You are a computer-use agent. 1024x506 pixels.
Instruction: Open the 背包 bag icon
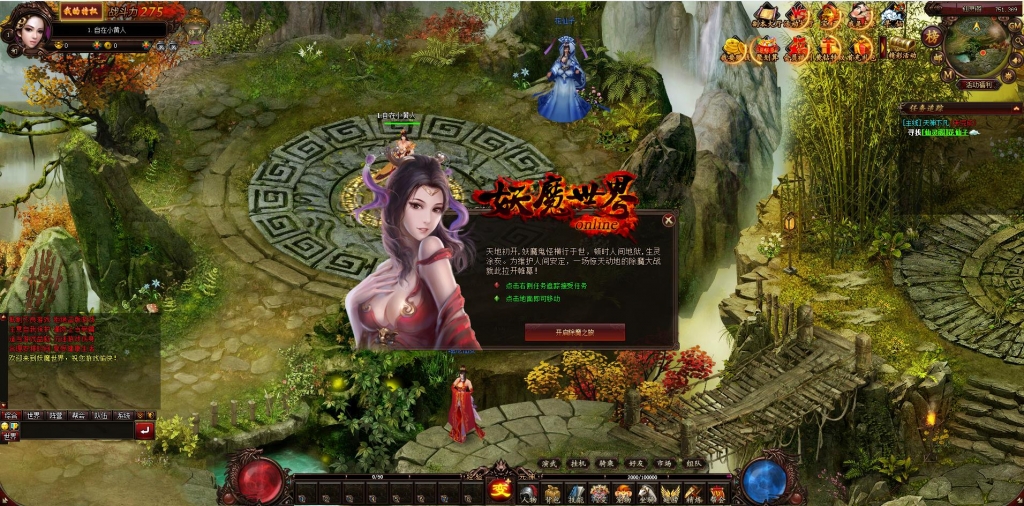coord(551,493)
